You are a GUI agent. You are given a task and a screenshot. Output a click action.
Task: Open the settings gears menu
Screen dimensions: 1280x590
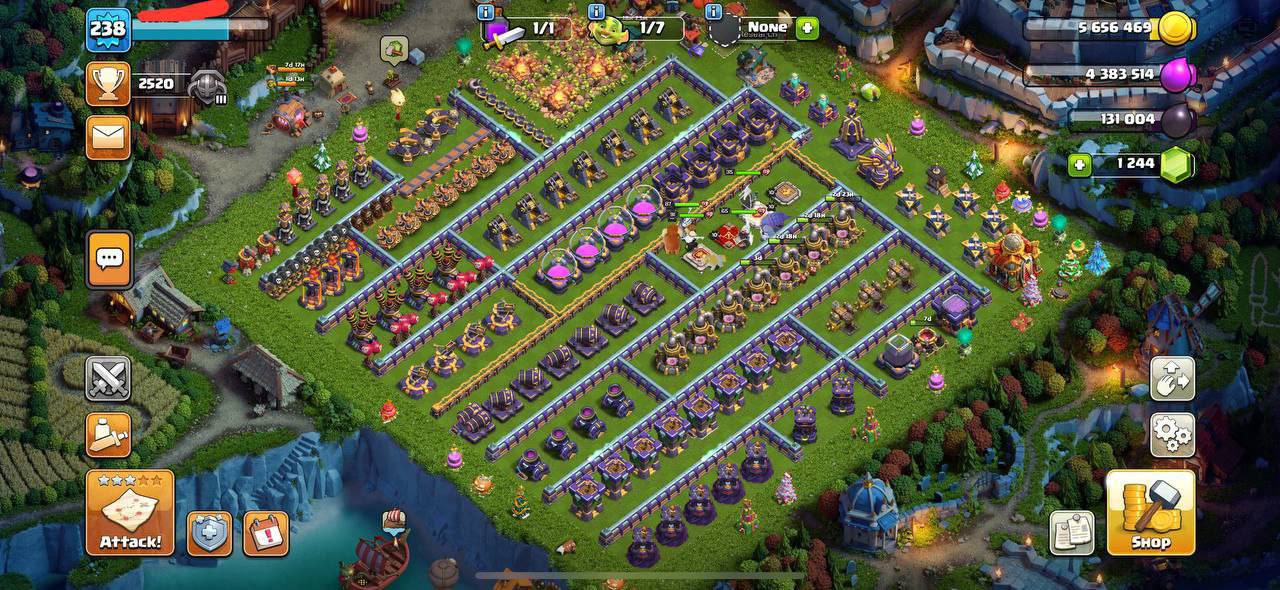coord(1172,435)
